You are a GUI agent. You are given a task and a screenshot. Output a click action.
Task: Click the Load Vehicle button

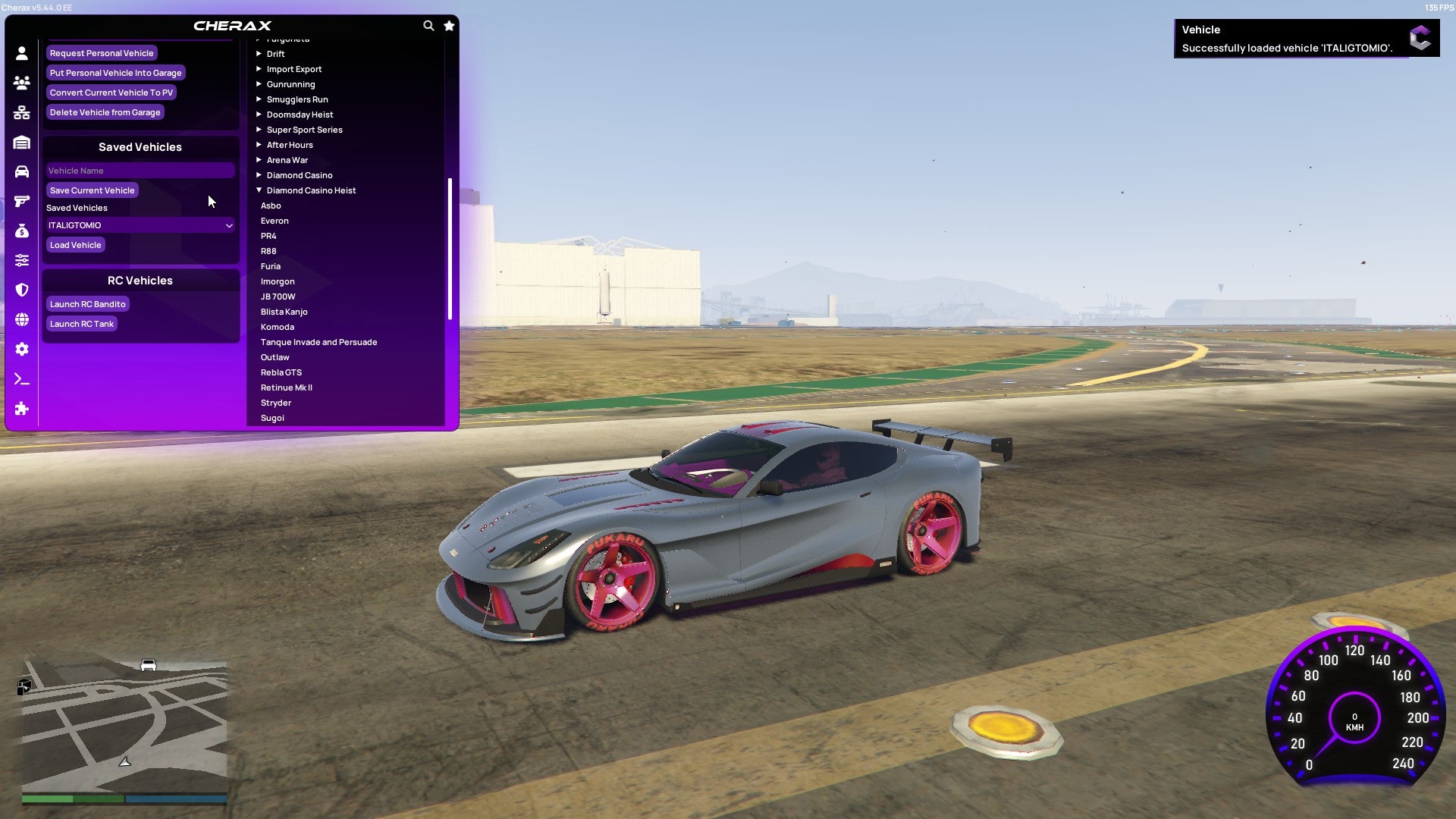[x=75, y=244]
